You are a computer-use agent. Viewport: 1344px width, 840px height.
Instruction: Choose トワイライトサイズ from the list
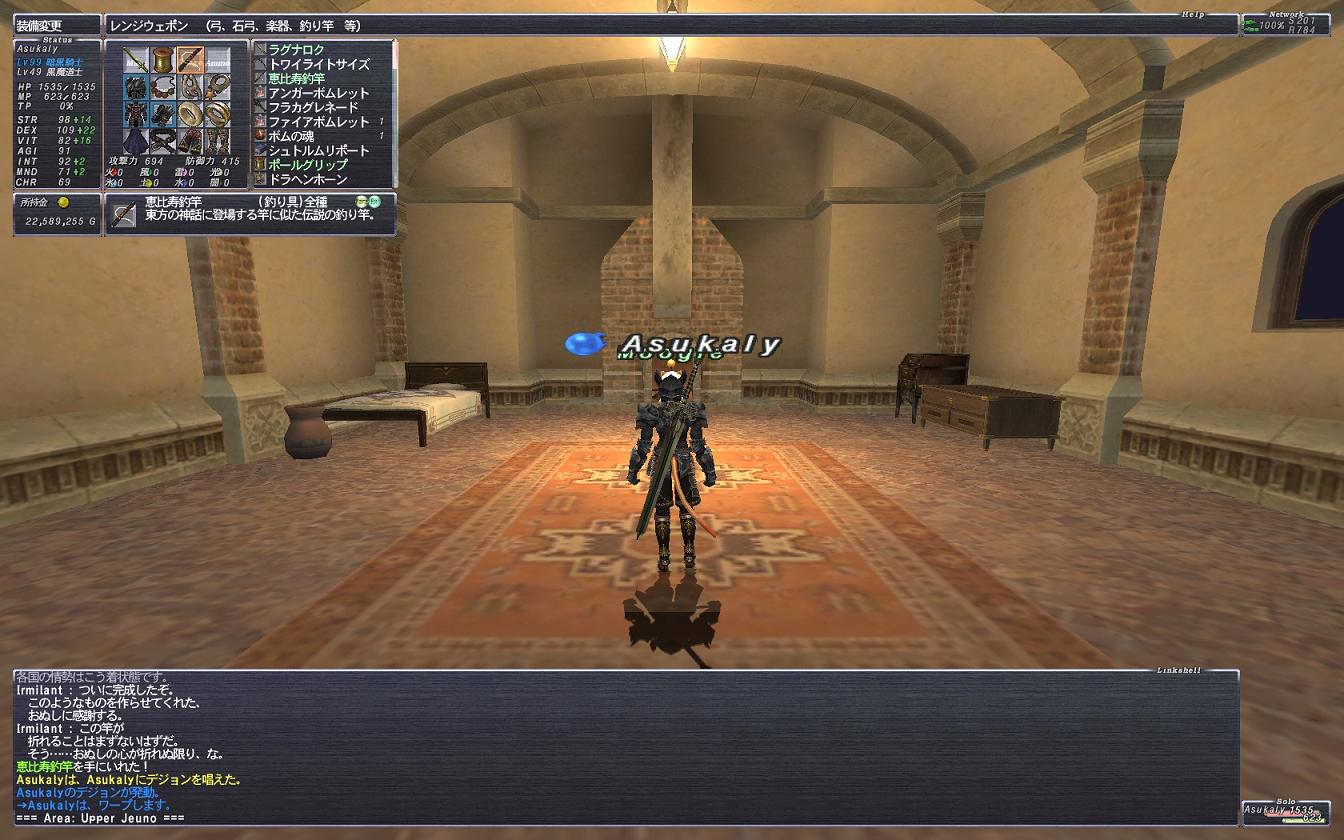click(319, 64)
